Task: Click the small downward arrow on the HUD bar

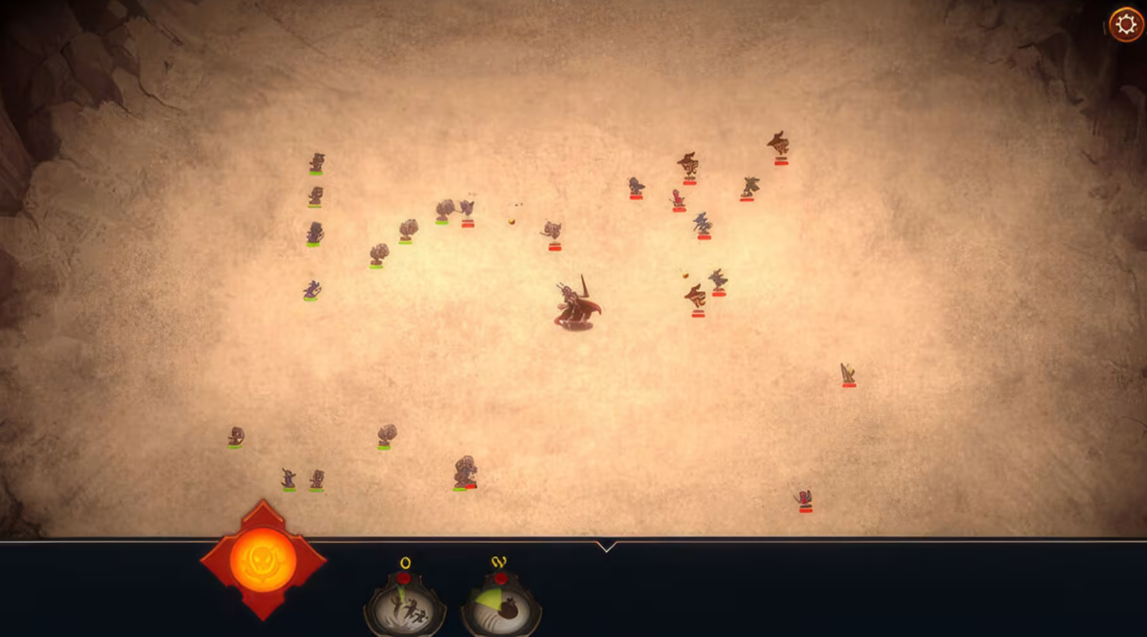Action: point(605,546)
